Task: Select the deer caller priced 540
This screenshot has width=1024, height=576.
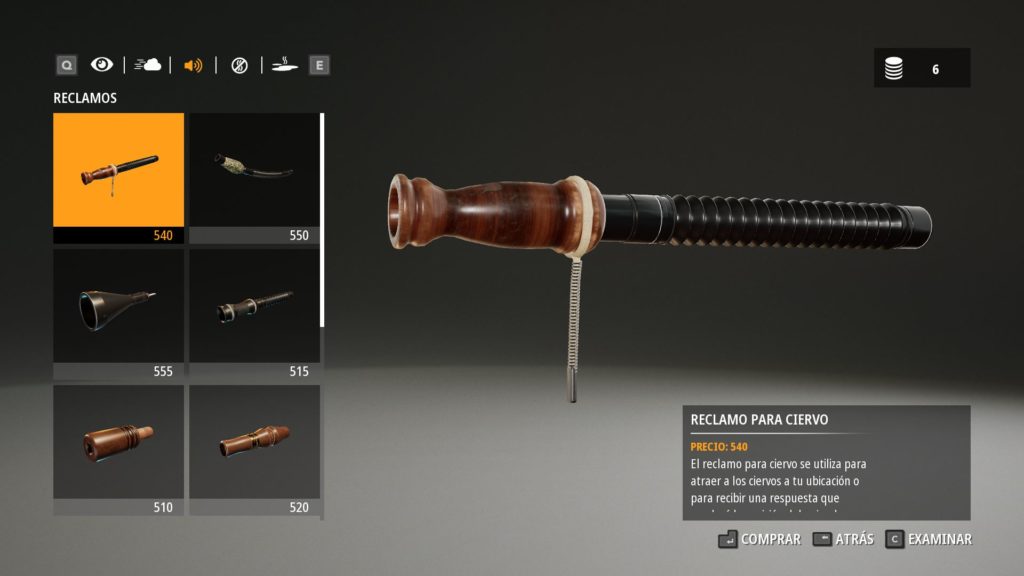Action: [118, 177]
